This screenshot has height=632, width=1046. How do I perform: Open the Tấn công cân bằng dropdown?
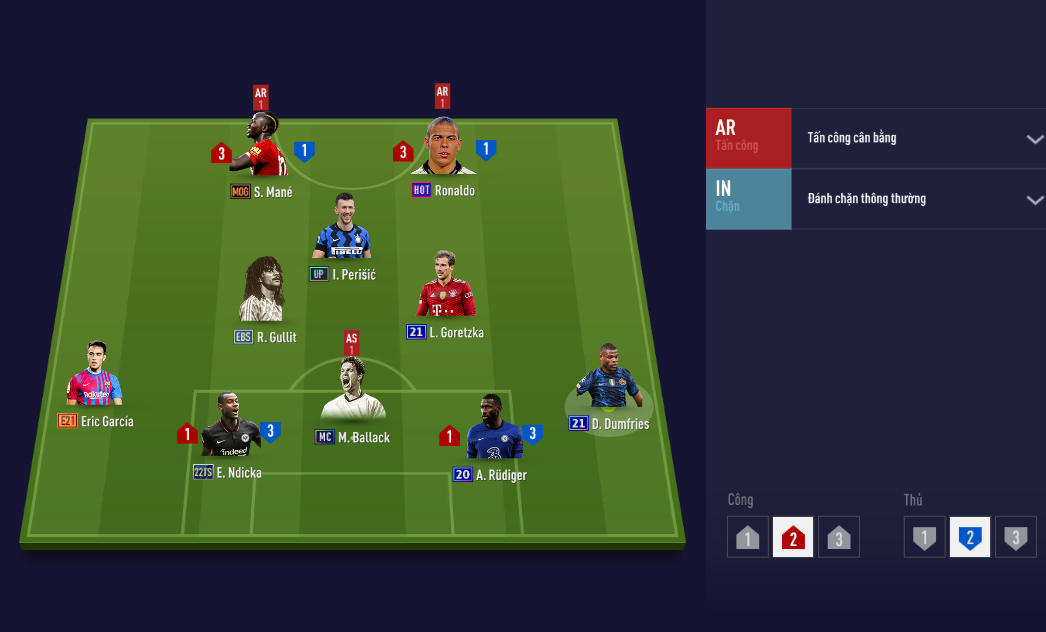(918, 138)
